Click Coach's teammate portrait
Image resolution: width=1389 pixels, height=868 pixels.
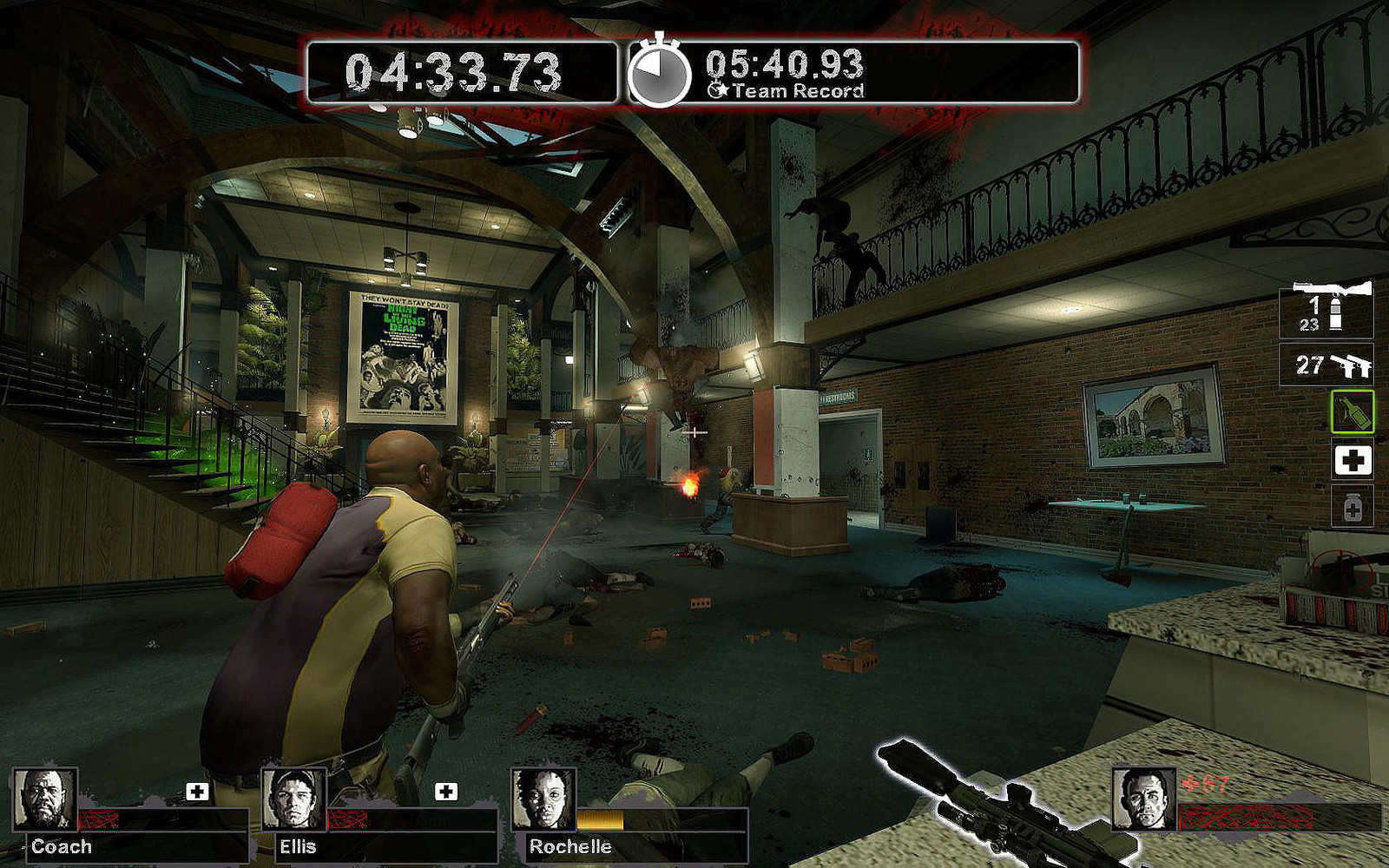[x=45, y=799]
